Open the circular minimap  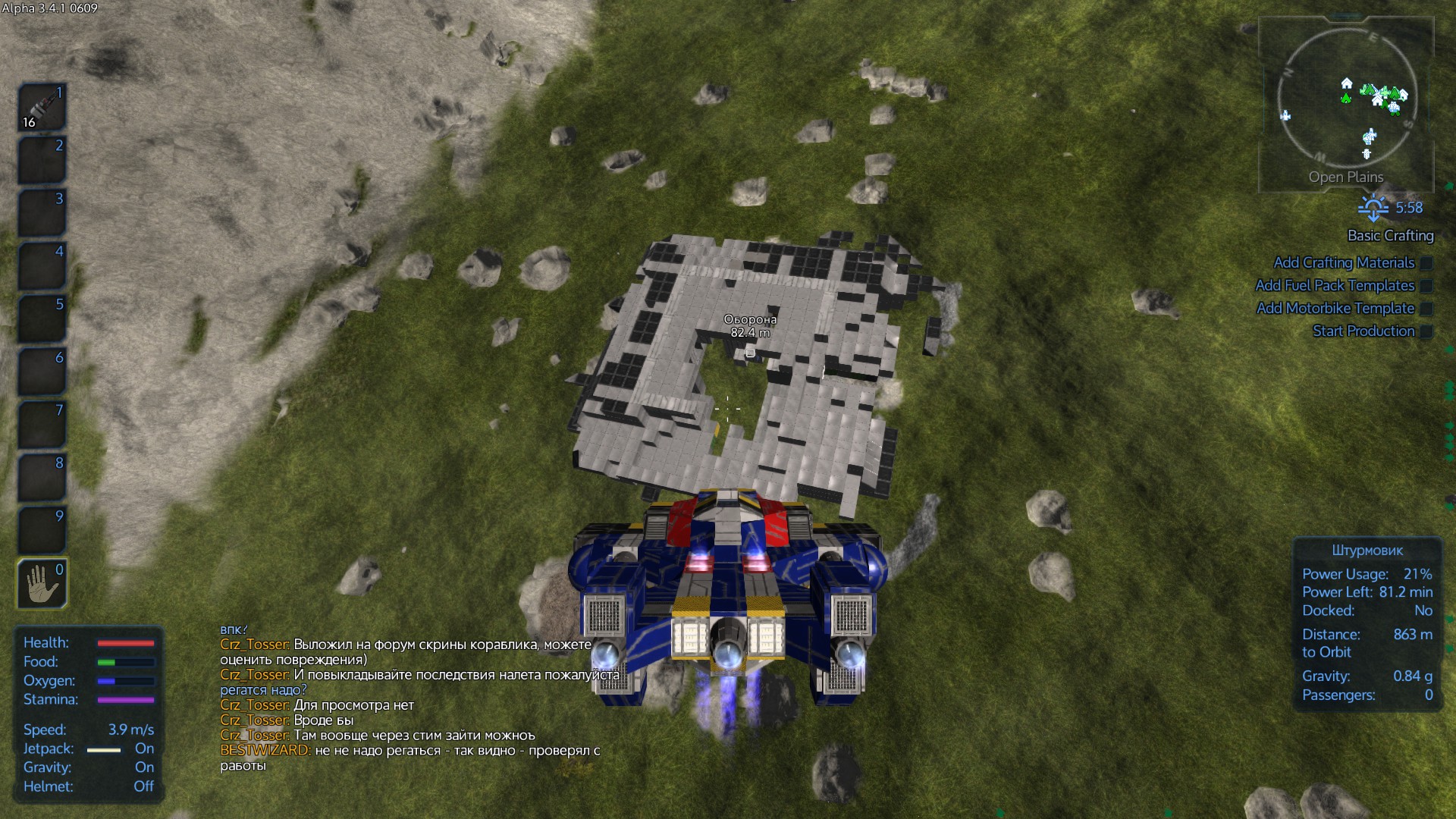(1347, 97)
